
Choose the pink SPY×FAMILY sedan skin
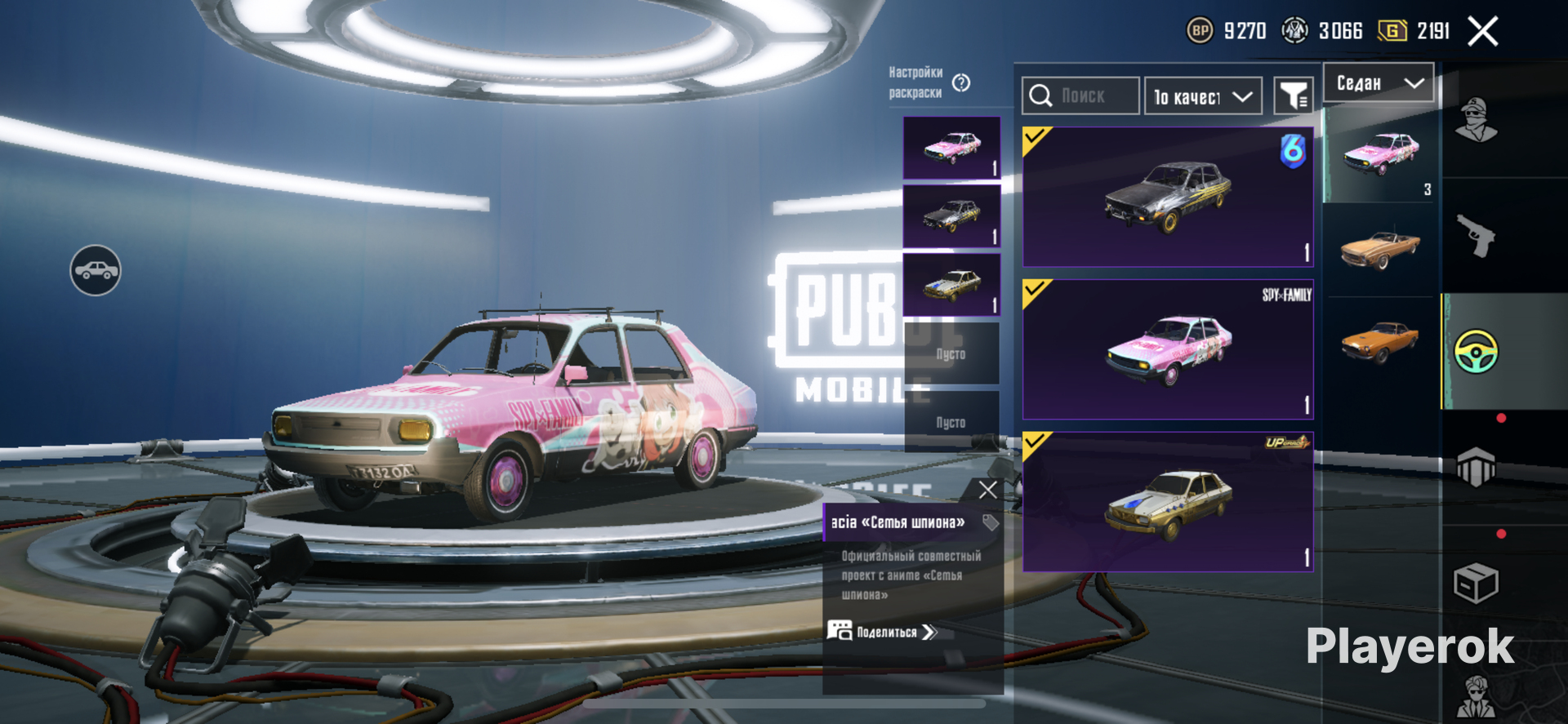1168,349
